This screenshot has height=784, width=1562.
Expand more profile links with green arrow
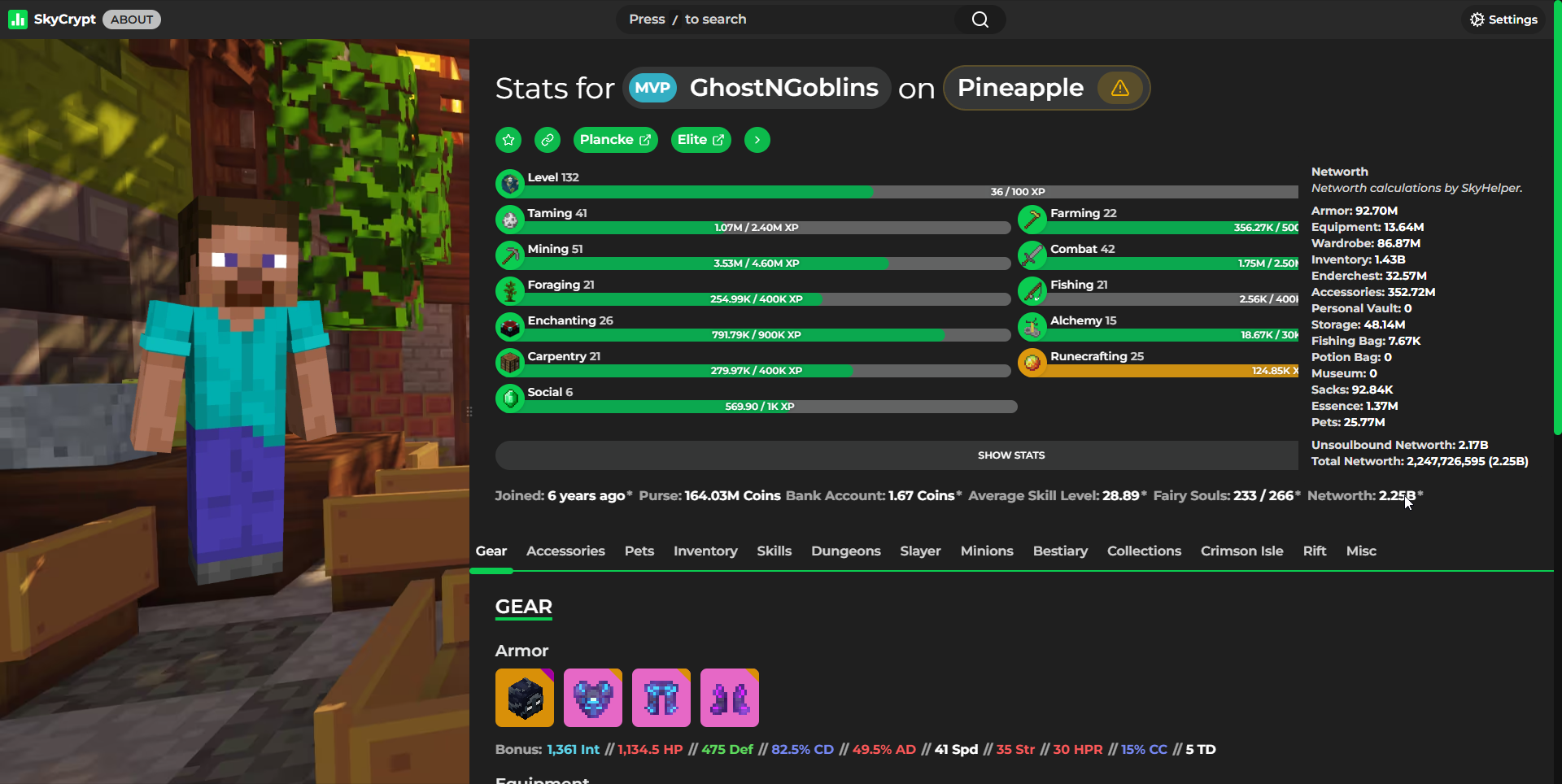(x=757, y=139)
